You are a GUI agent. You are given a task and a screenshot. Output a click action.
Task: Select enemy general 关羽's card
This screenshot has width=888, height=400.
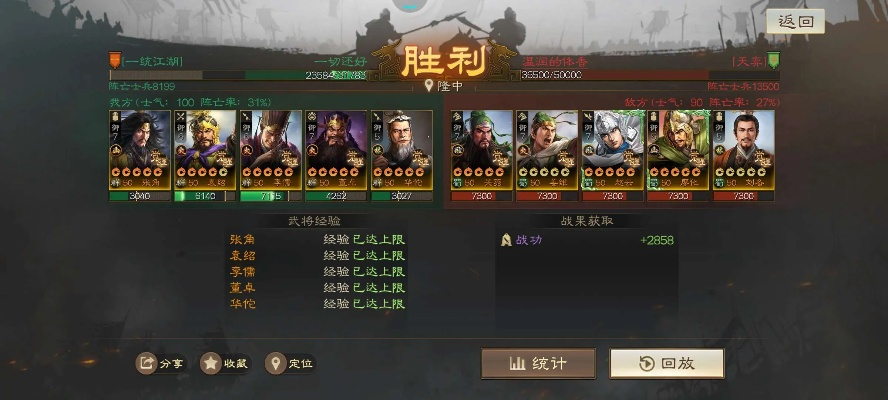[482, 150]
